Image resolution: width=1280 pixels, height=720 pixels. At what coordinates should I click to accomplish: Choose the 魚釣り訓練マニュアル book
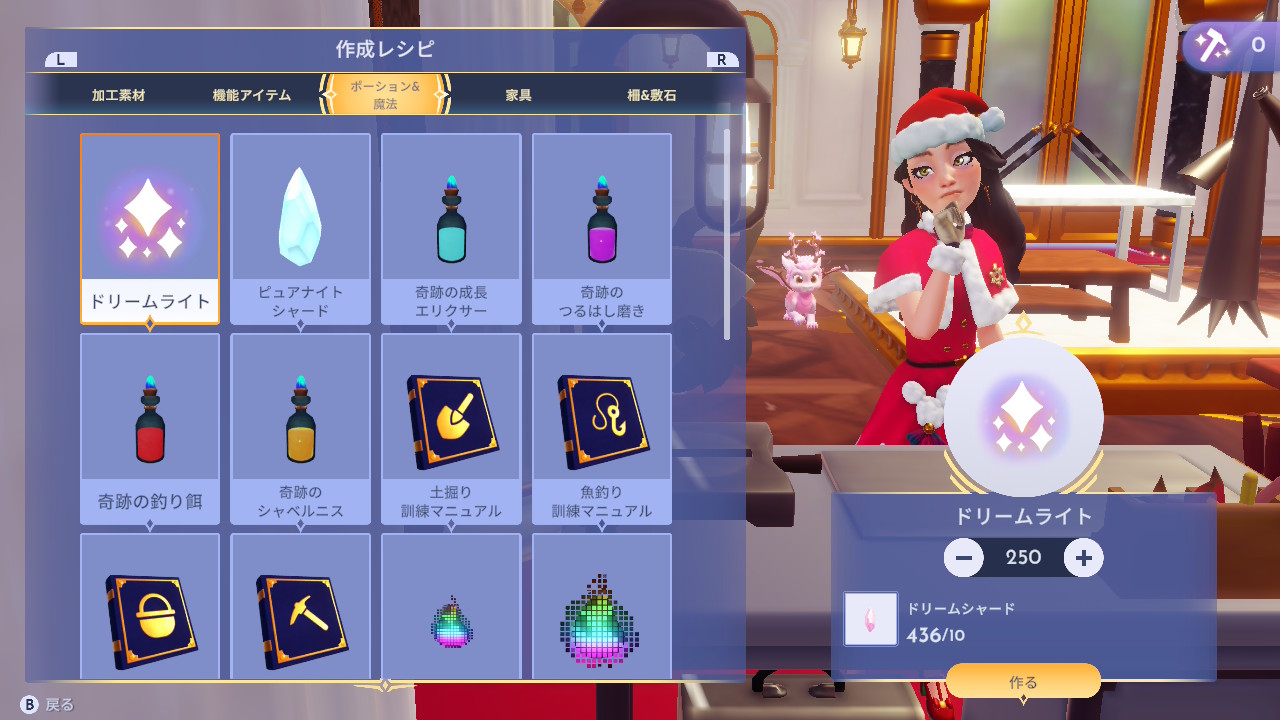601,428
